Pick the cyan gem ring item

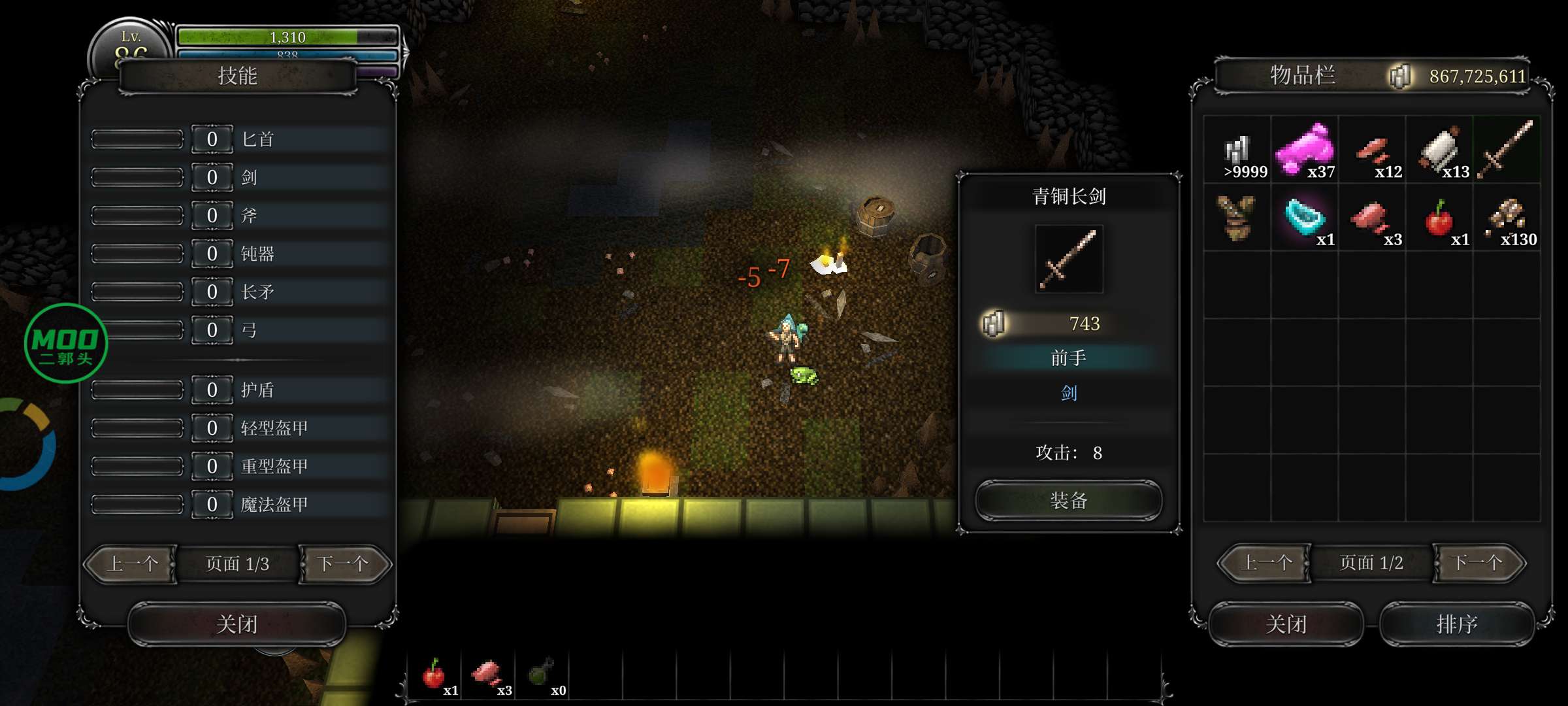1305,218
